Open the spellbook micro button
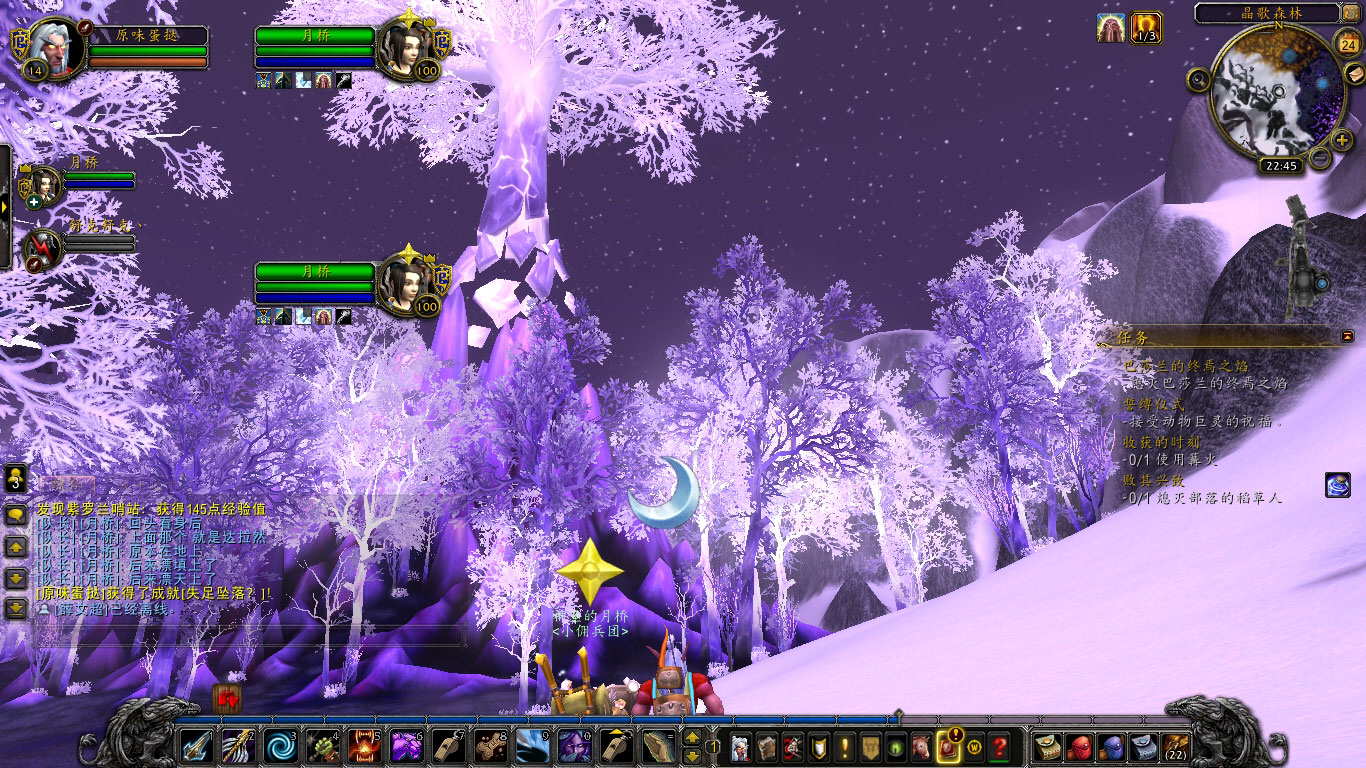This screenshot has width=1366, height=768. (x=767, y=746)
